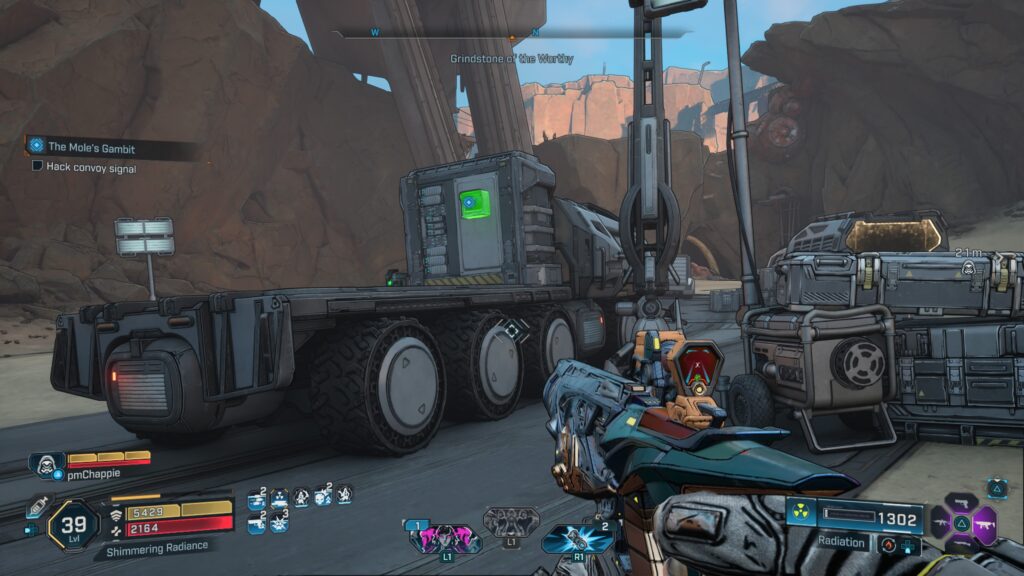The image size is (1024, 576).
Task: Switch to the left assault rifle slot
Action: pyautogui.click(x=940, y=521)
